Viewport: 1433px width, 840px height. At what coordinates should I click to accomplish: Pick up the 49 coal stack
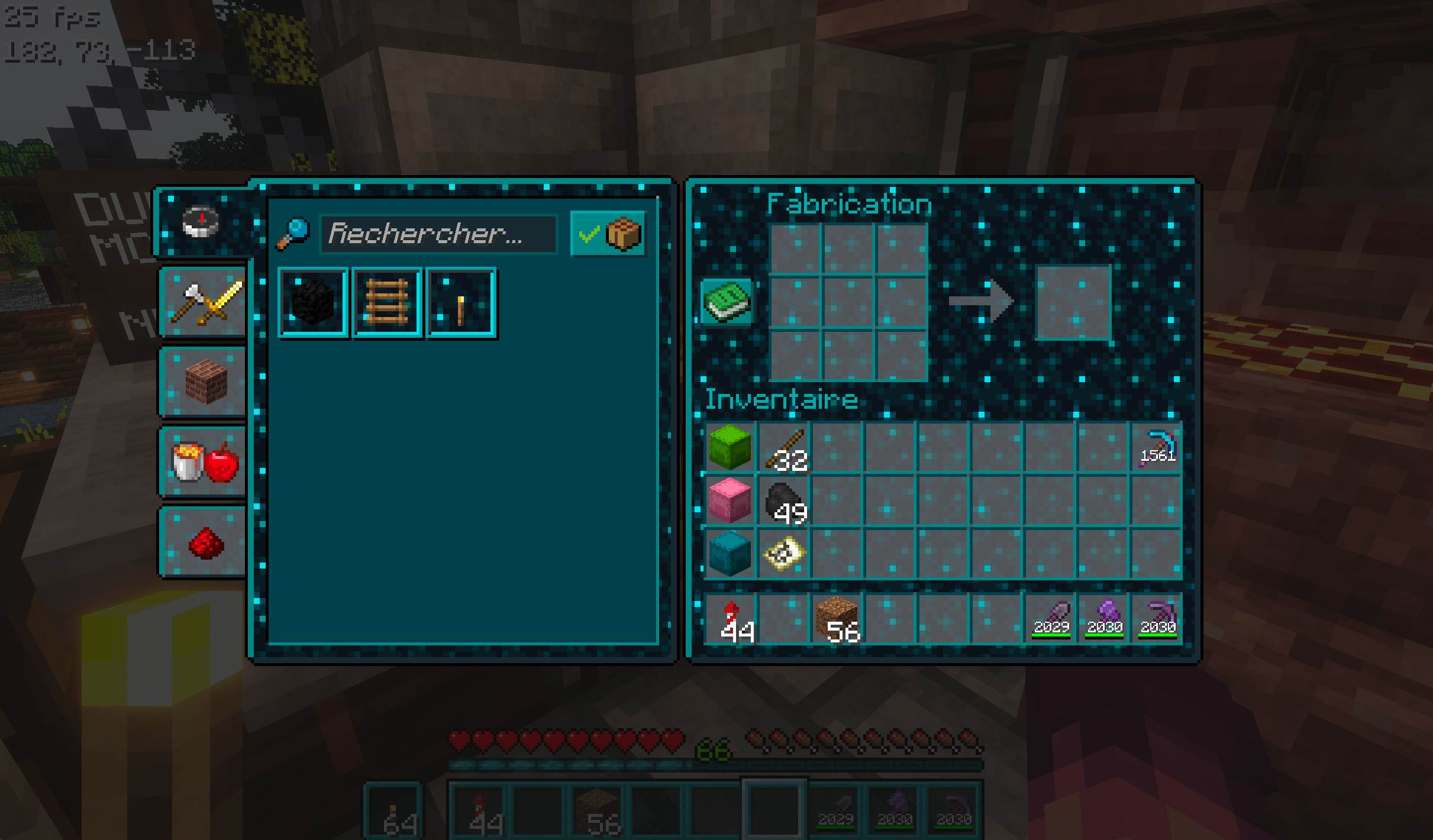784,500
